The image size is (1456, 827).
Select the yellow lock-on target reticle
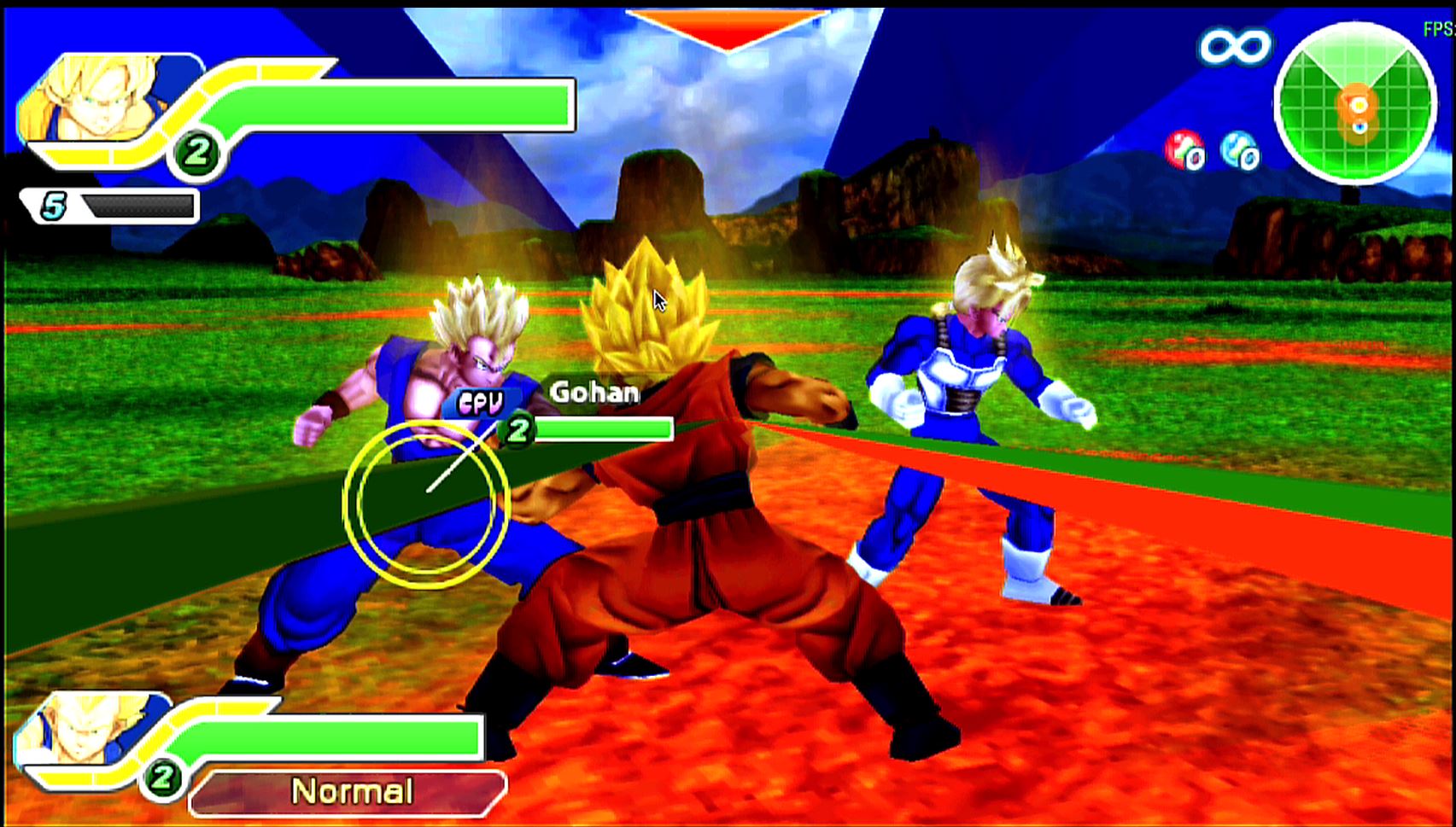(x=426, y=504)
